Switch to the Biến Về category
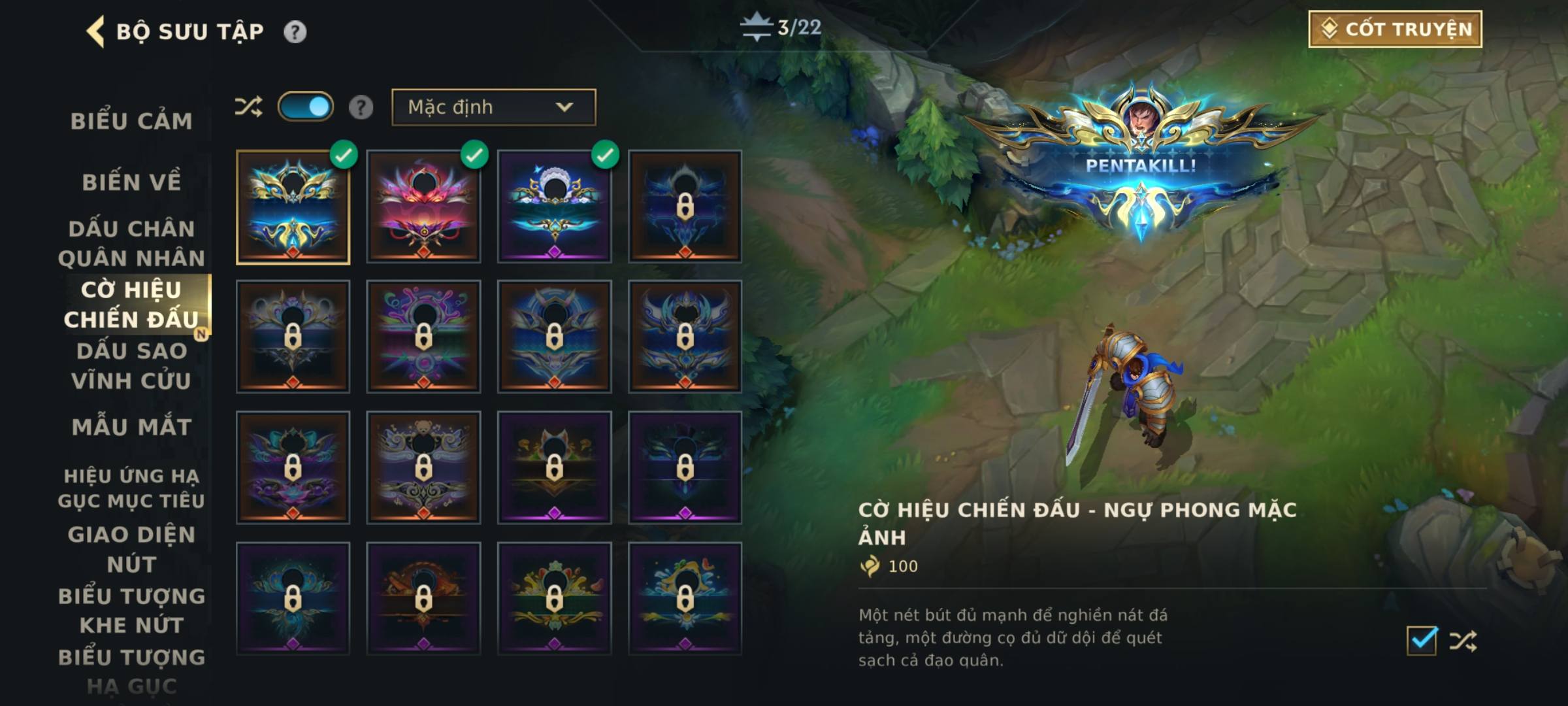This screenshot has width=1568, height=706. click(x=131, y=182)
